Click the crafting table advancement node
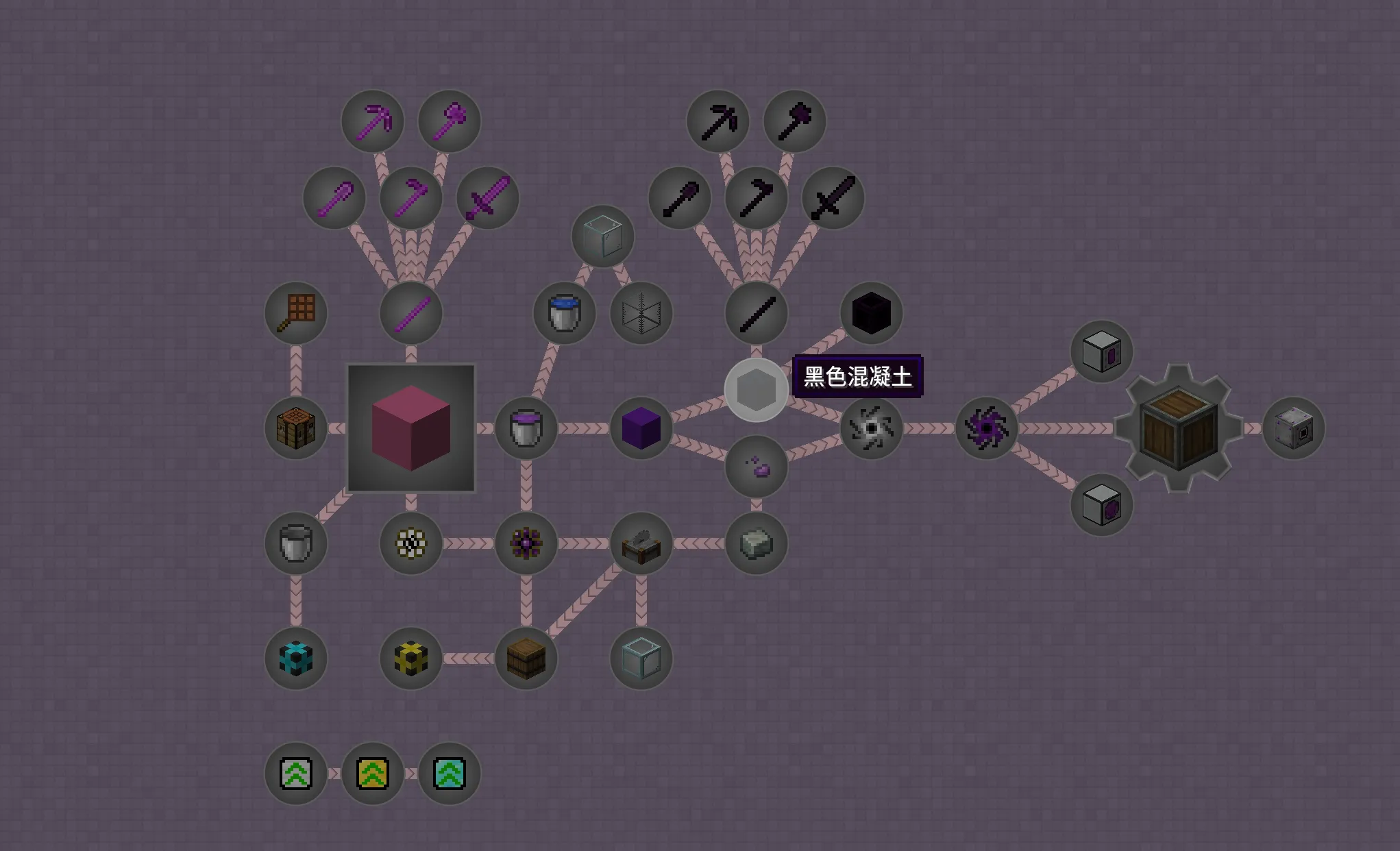Screen dimensions: 1400x851 (295, 428)
